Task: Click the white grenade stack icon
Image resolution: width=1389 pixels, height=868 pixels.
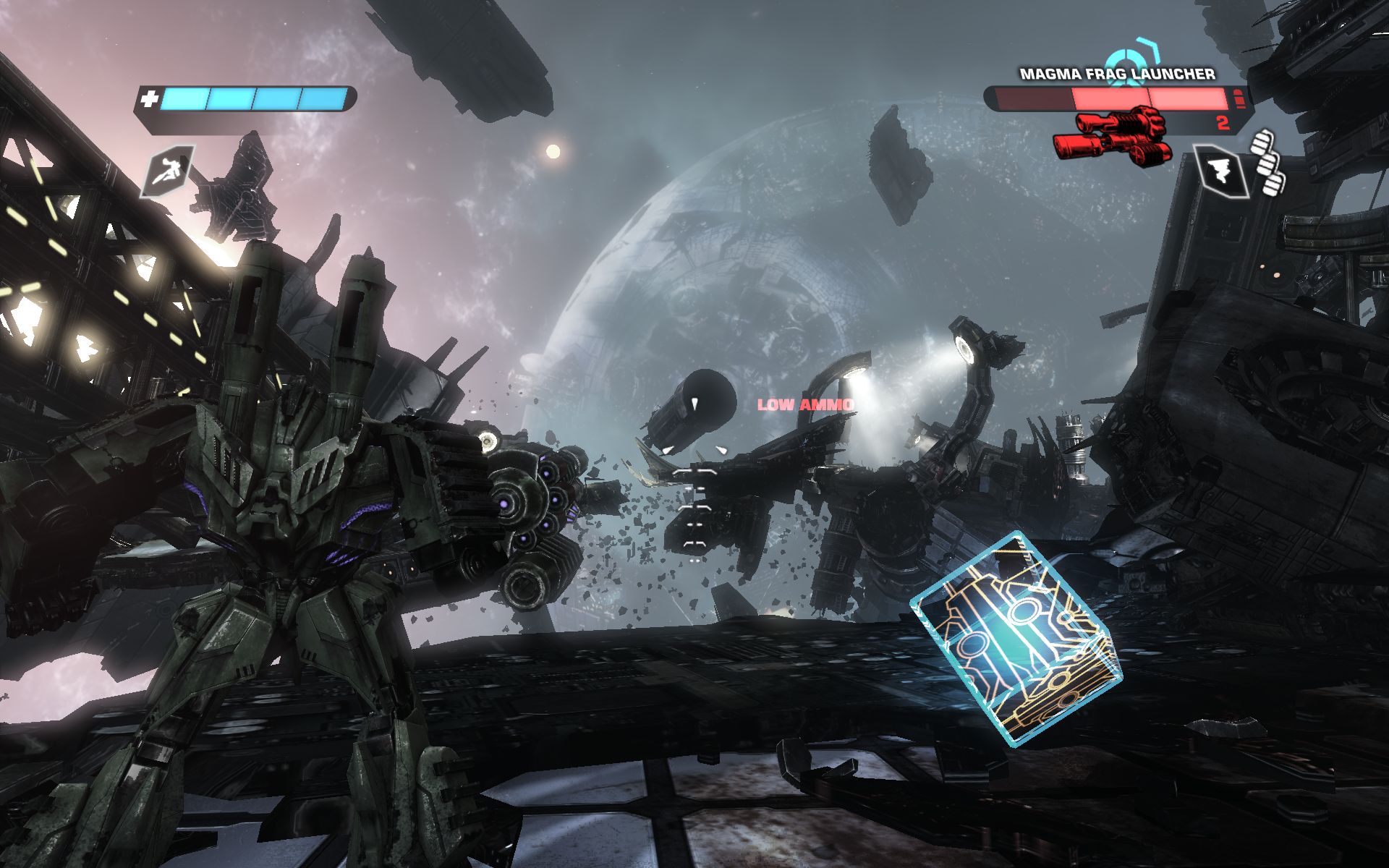Action: pos(1268,163)
